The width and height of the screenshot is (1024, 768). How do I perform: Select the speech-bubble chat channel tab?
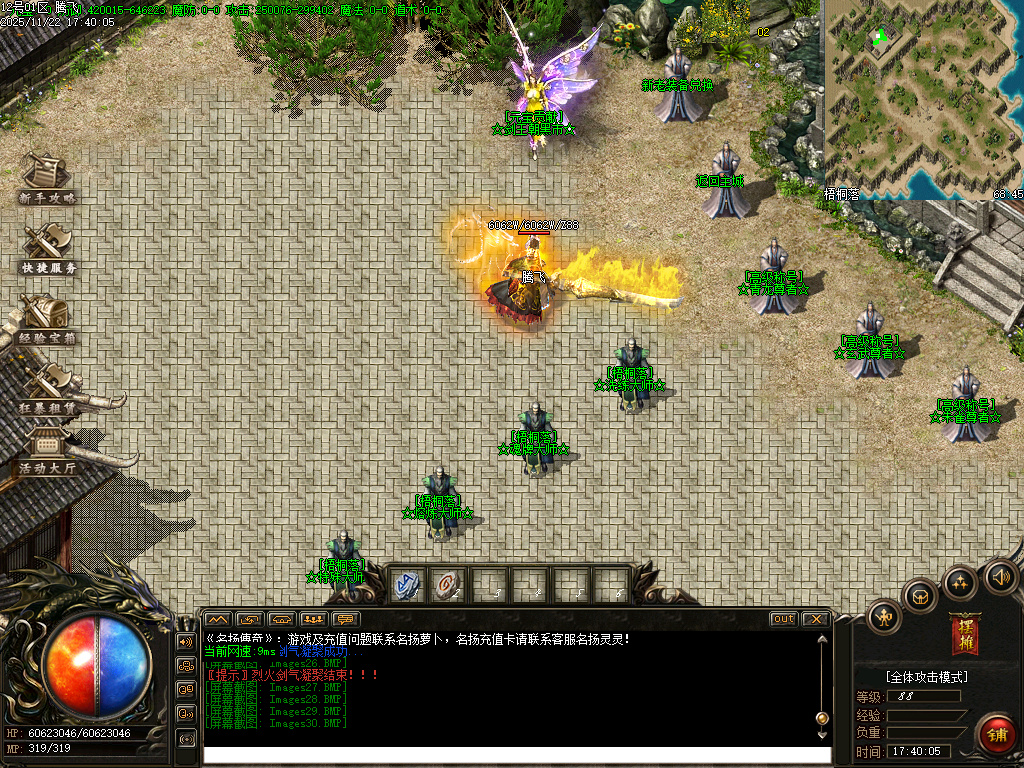[346, 619]
